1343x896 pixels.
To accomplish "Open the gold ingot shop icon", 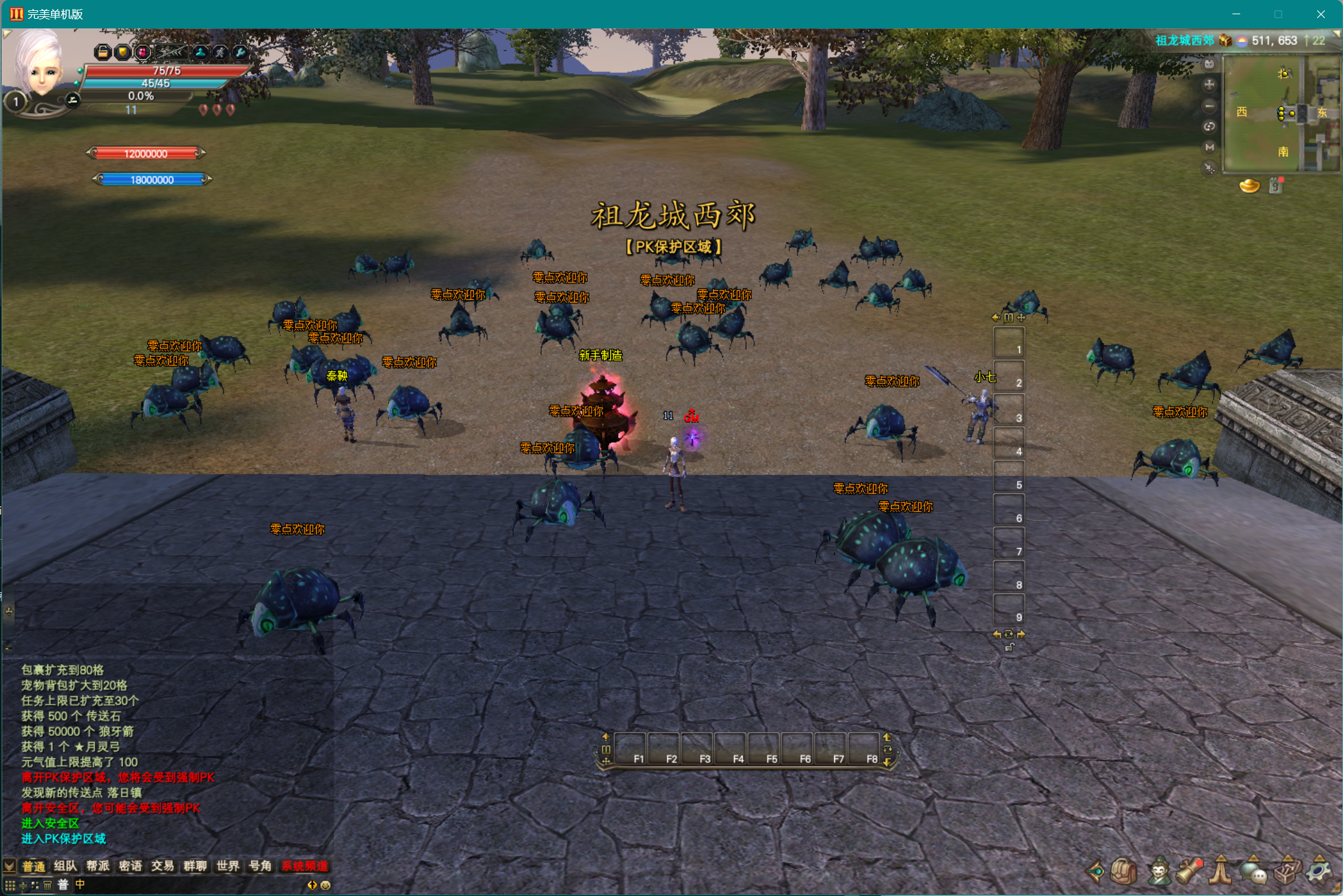I will [1249, 186].
